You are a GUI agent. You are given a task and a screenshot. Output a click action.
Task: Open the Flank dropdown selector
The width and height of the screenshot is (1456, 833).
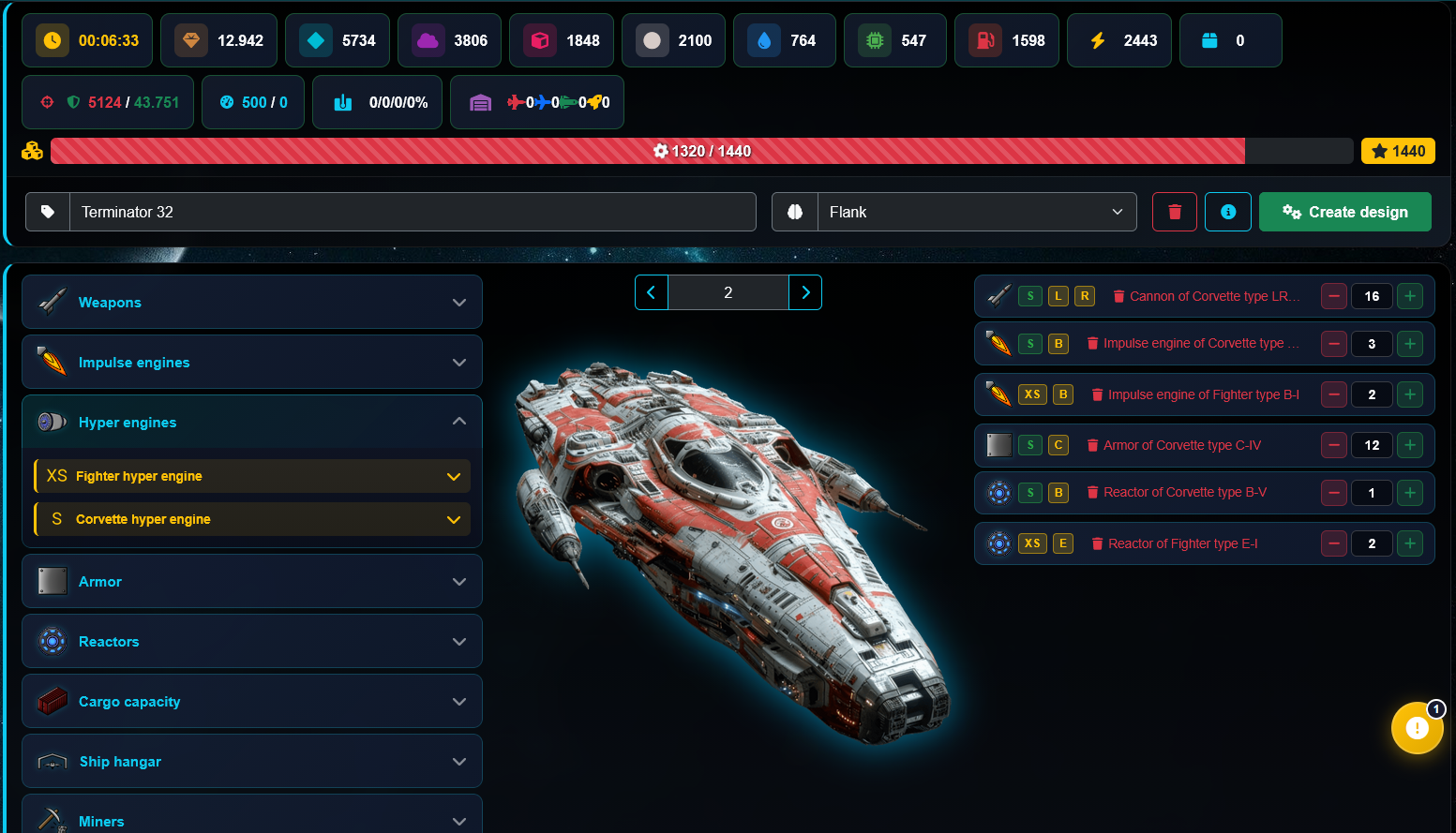[975, 212]
